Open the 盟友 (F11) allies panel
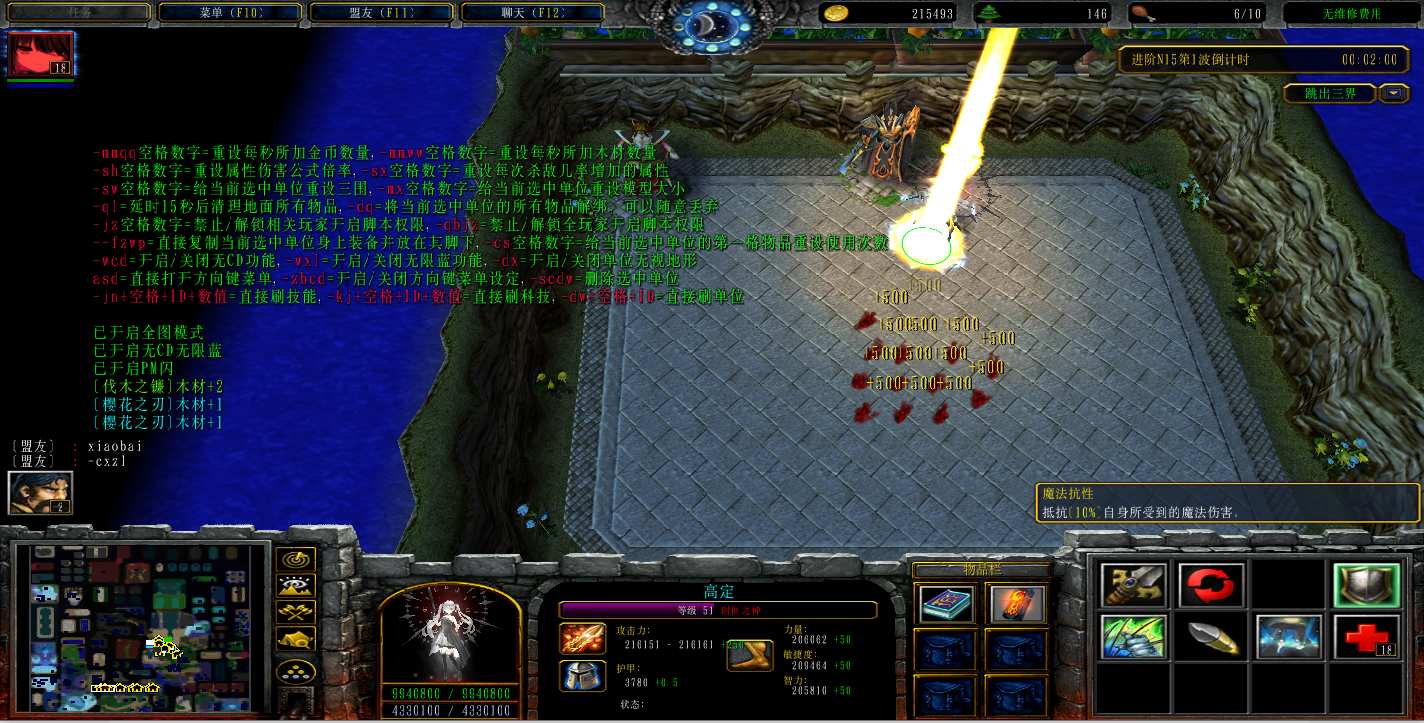This screenshot has height=723, width=1424. (x=381, y=13)
